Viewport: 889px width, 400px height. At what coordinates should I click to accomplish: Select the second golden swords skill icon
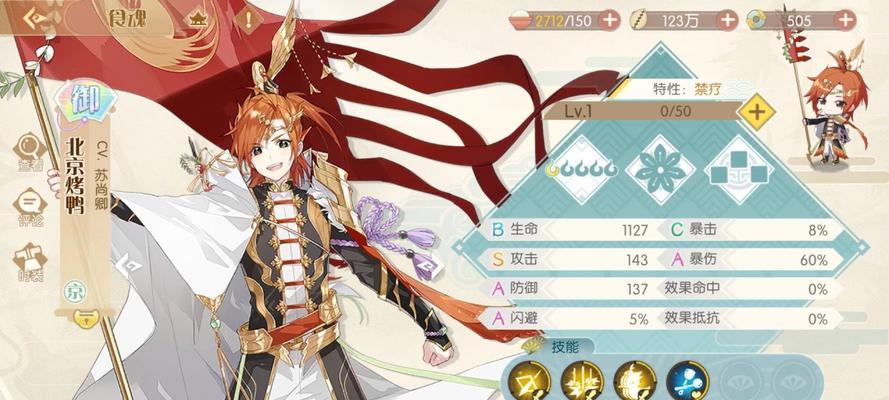[581, 381]
